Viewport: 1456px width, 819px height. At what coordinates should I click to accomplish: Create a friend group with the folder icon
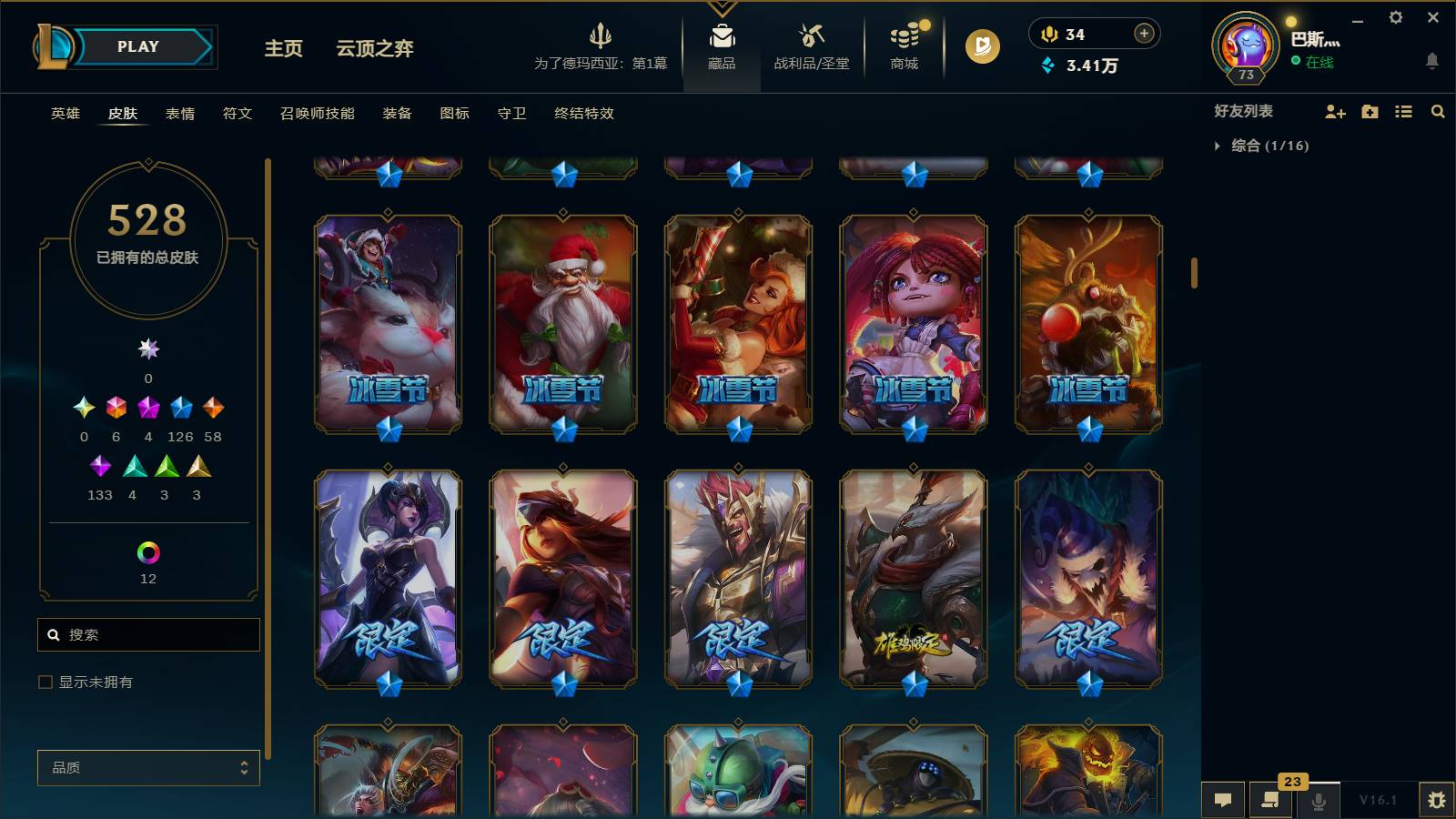[x=1369, y=112]
